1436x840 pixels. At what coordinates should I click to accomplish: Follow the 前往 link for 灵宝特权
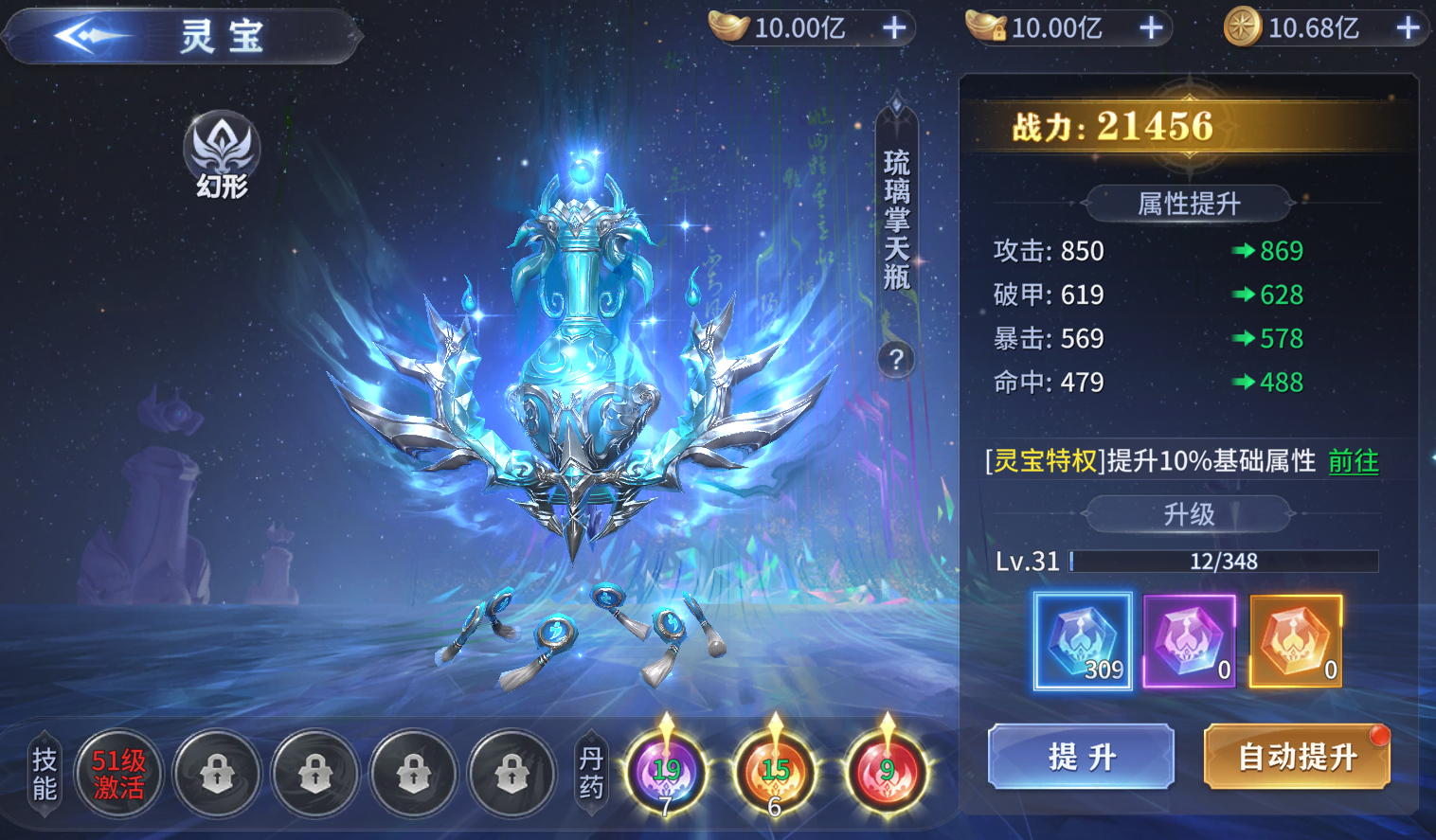[1353, 461]
